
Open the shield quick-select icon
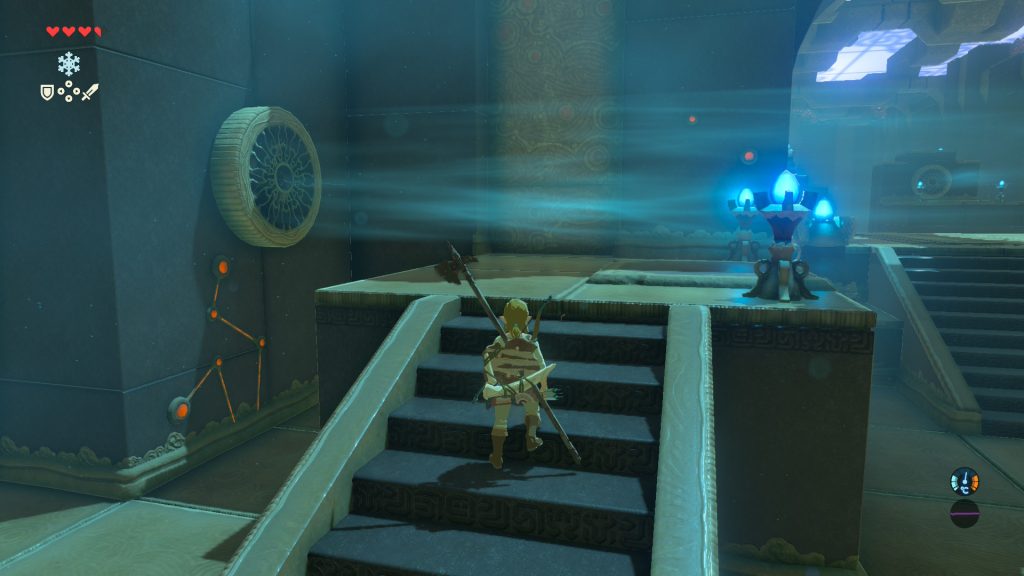point(46,92)
